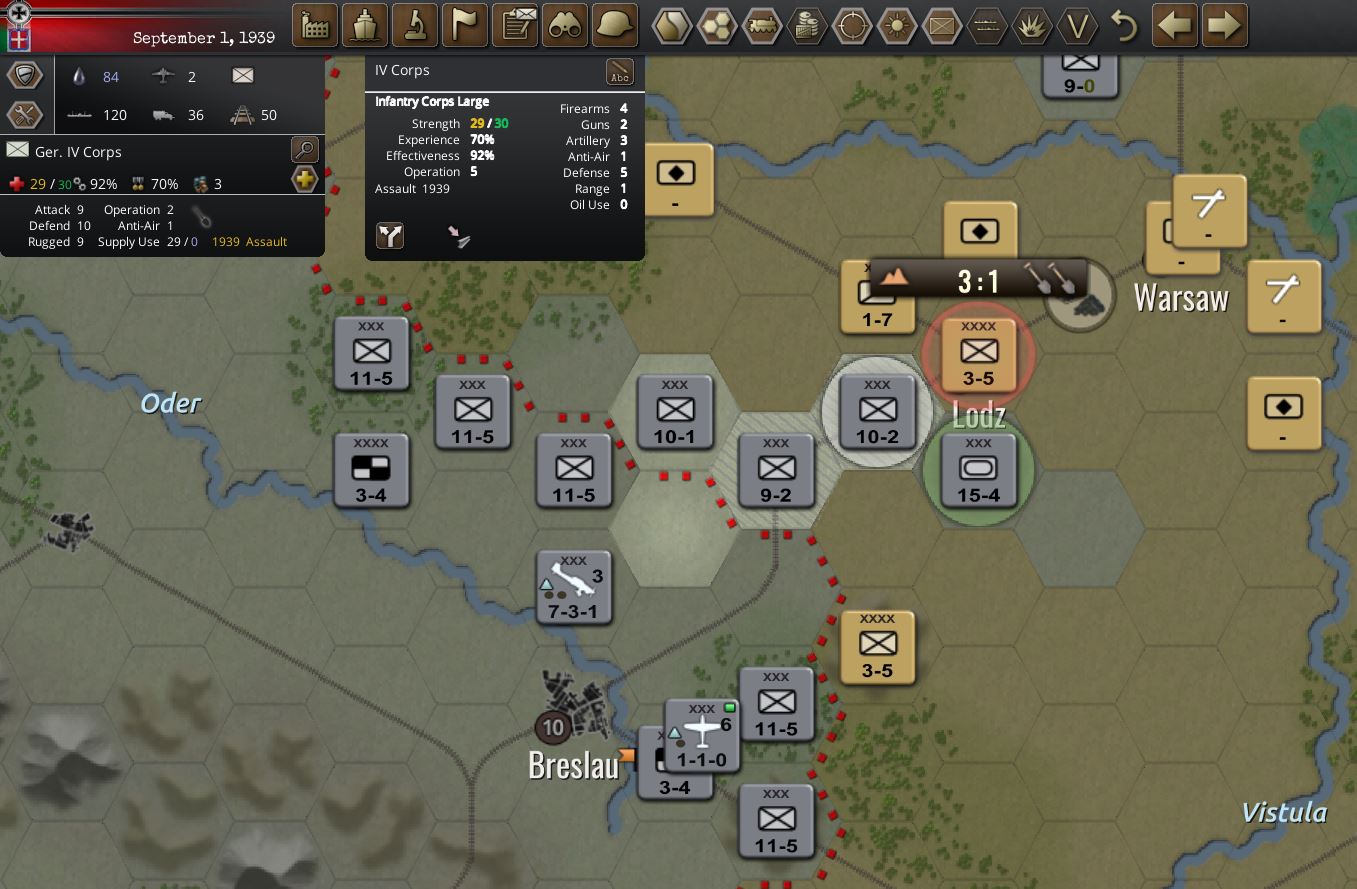Toggle the unit envelope counter display
The width and height of the screenshot is (1357, 889).
coord(941,24)
